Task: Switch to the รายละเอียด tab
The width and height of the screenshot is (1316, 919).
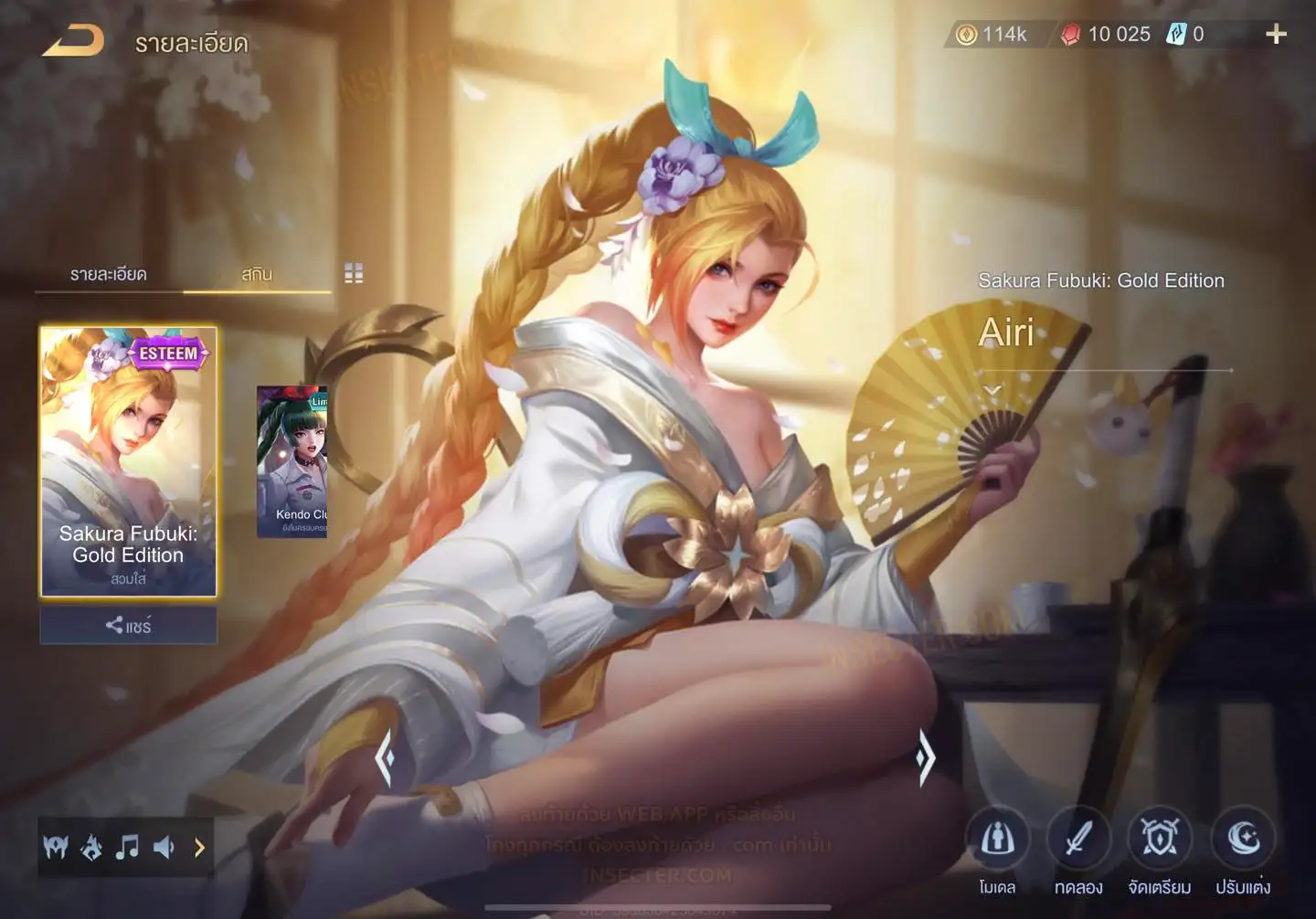Action: click(108, 274)
